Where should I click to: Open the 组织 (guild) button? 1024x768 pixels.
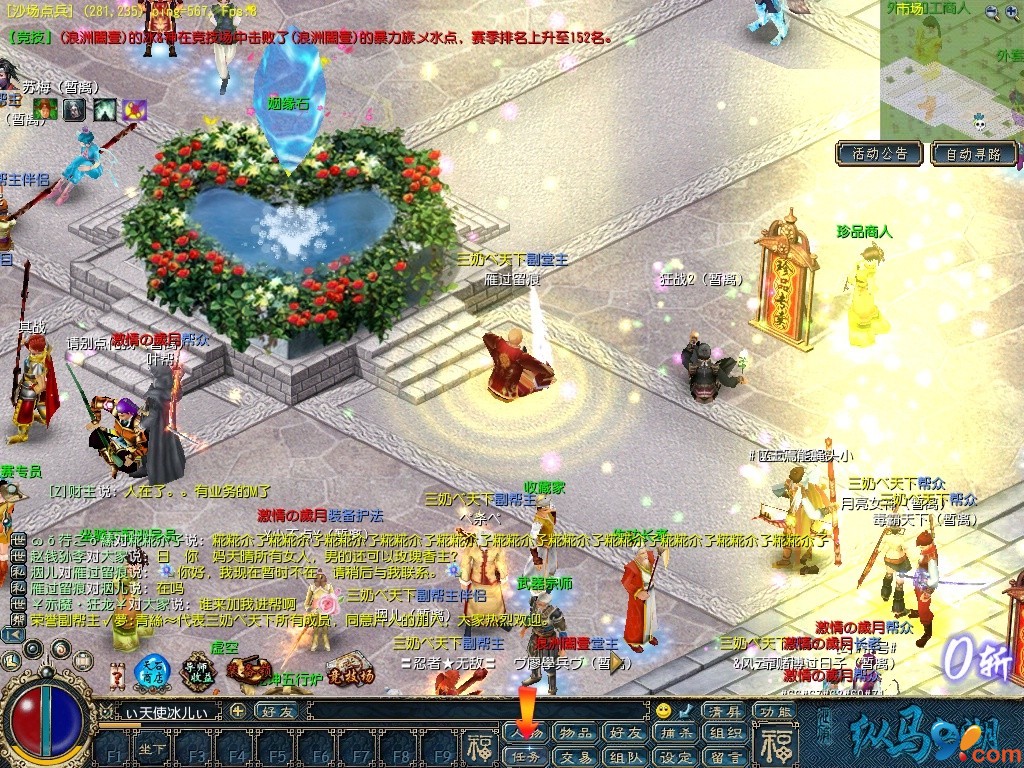pyautogui.click(x=726, y=733)
